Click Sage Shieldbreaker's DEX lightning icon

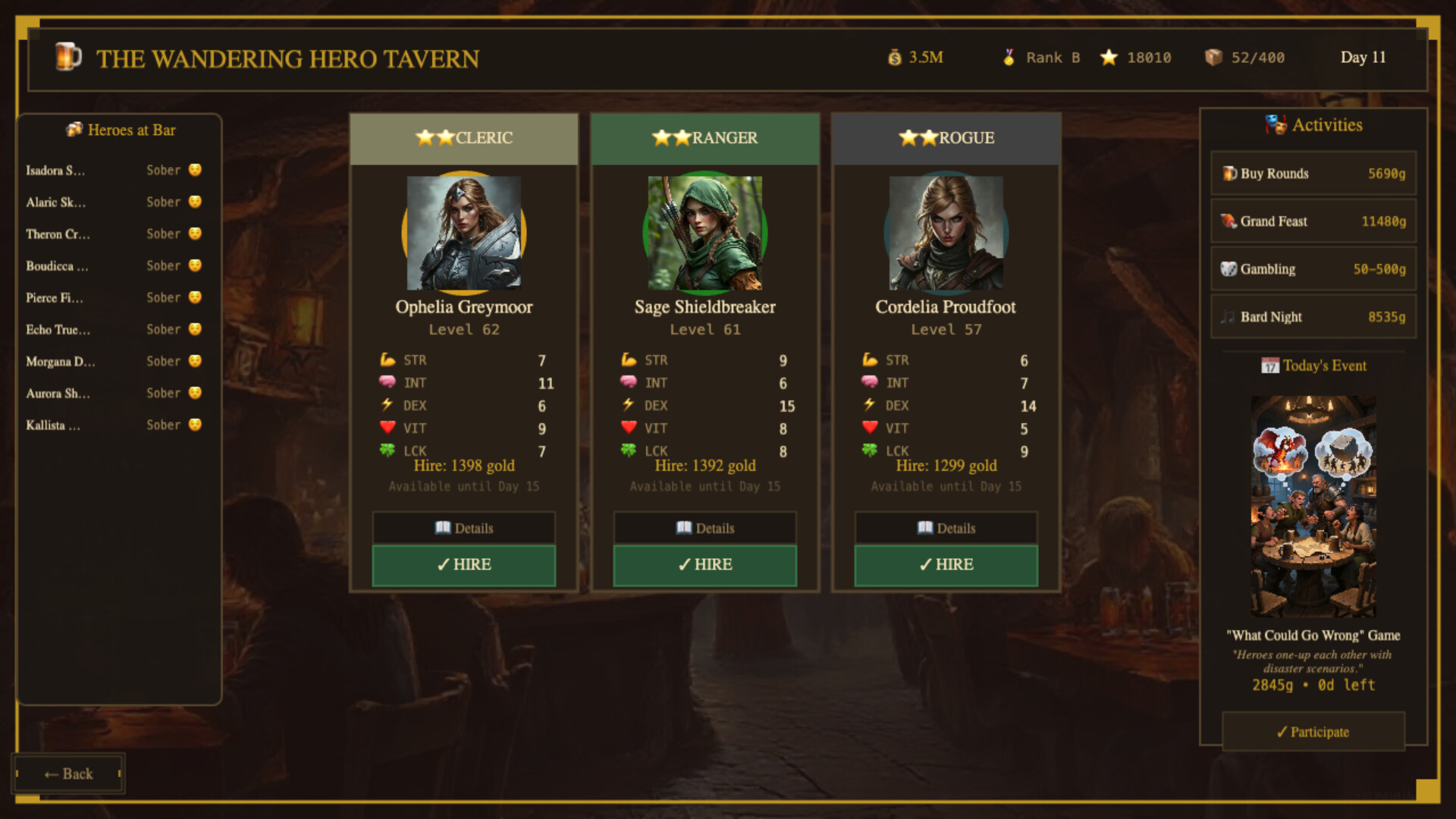click(629, 405)
